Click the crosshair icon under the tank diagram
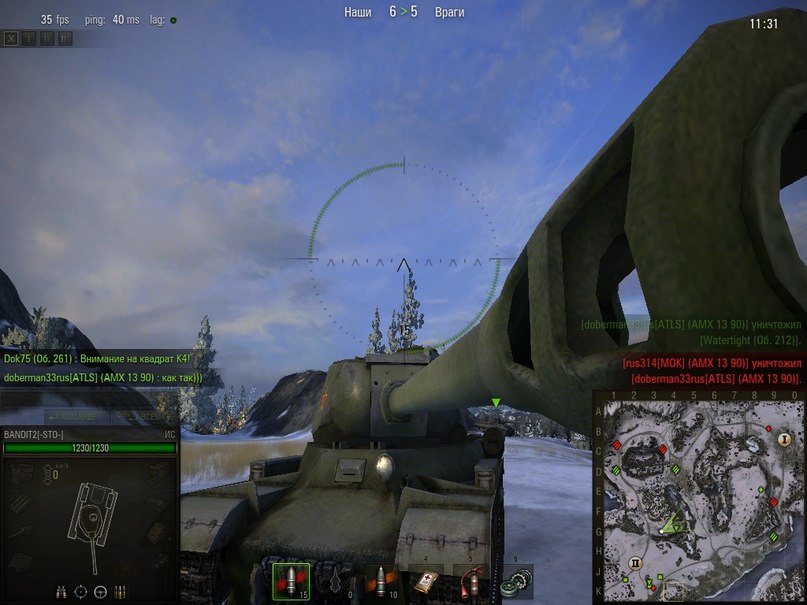The height and width of the screenshot is (605, 807). [x=82, y=591]
